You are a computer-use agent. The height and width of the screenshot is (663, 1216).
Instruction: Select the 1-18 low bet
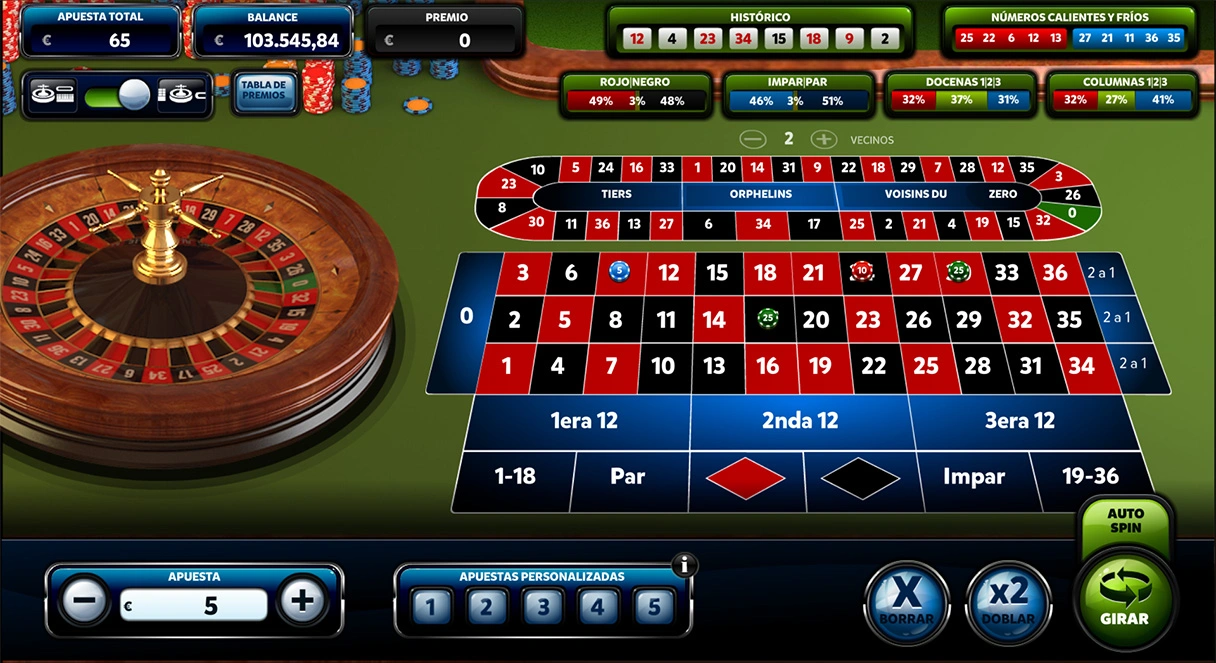click(516, 476)
